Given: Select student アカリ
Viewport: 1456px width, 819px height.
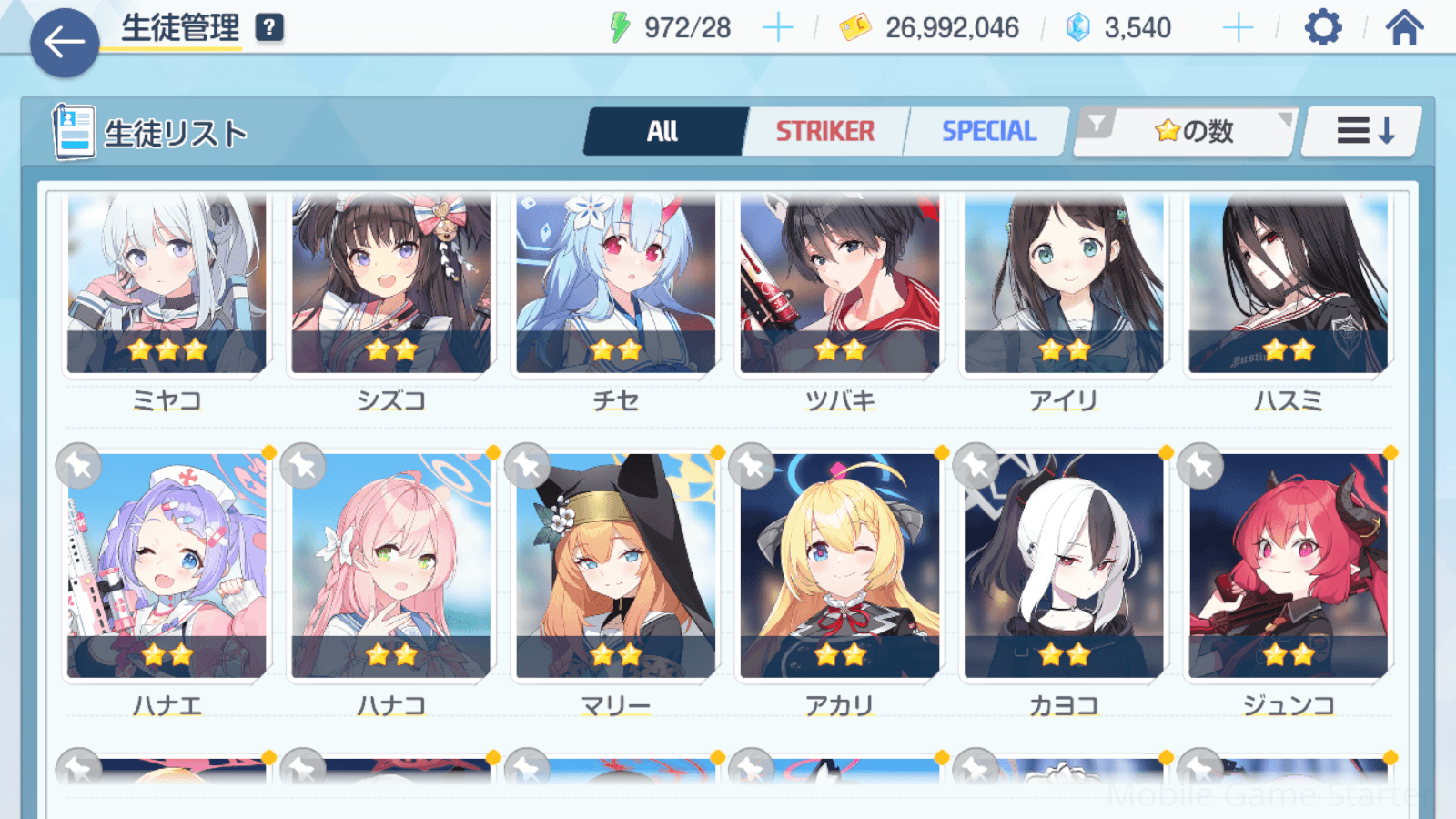Looking at the screenshot, I should [840, 566].
